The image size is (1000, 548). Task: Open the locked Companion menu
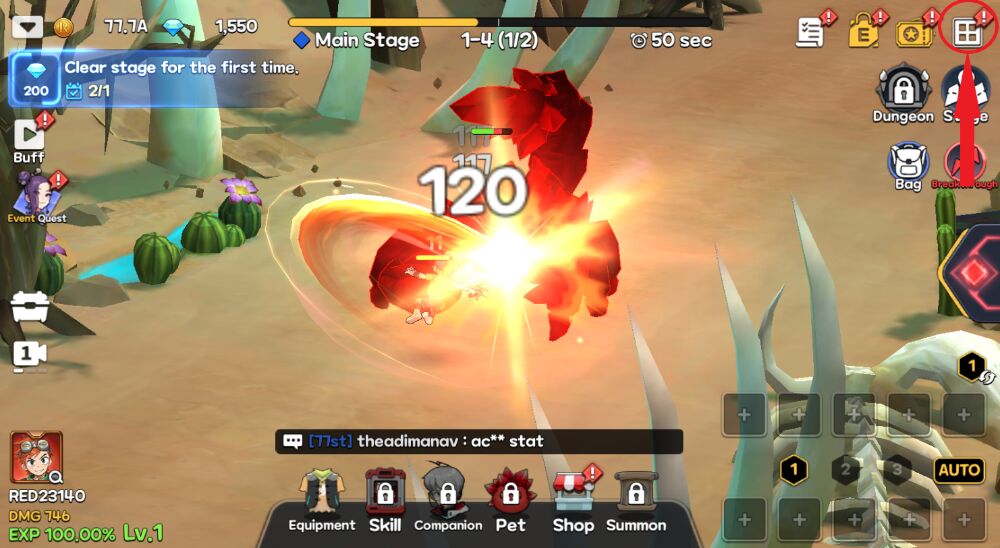point(447,501)
